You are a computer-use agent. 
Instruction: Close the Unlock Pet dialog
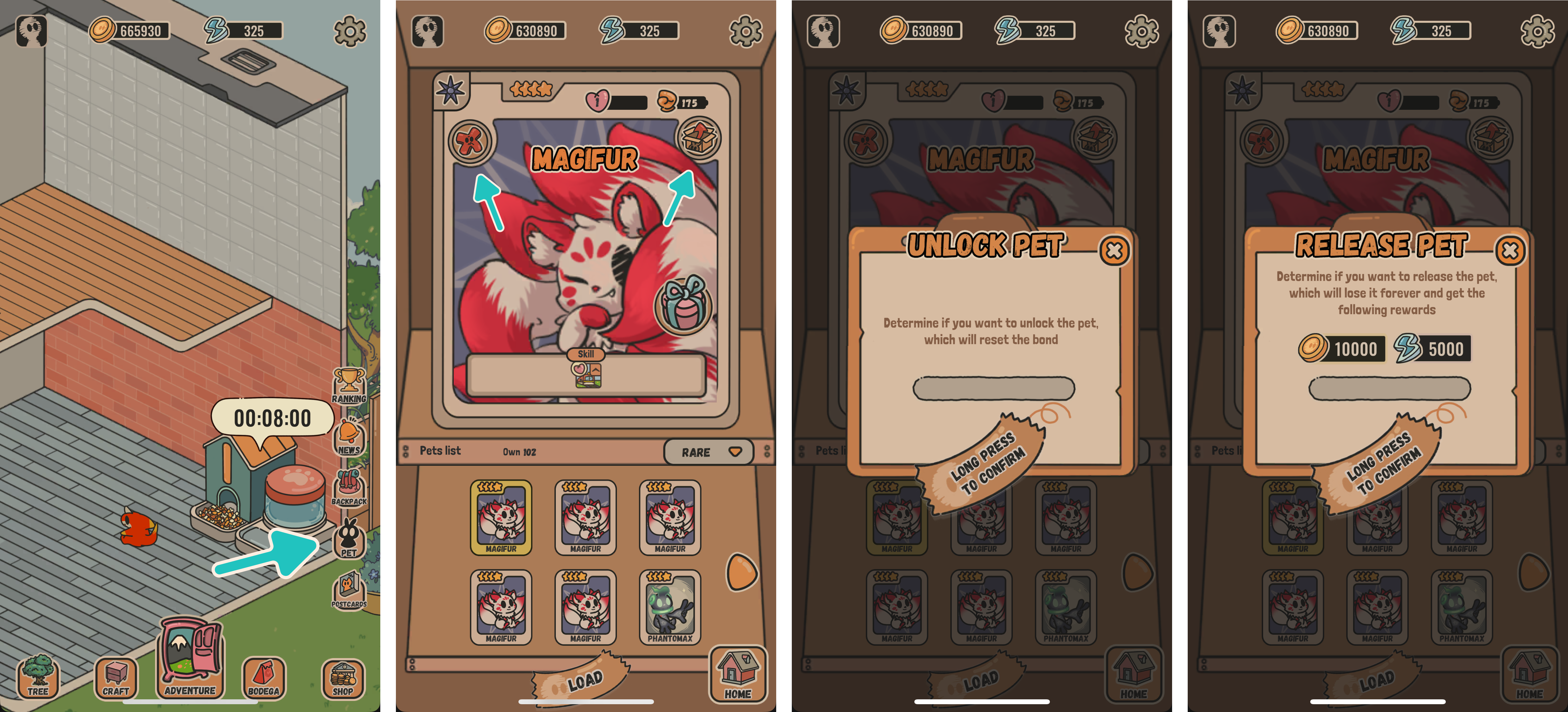coord(1114,250)
